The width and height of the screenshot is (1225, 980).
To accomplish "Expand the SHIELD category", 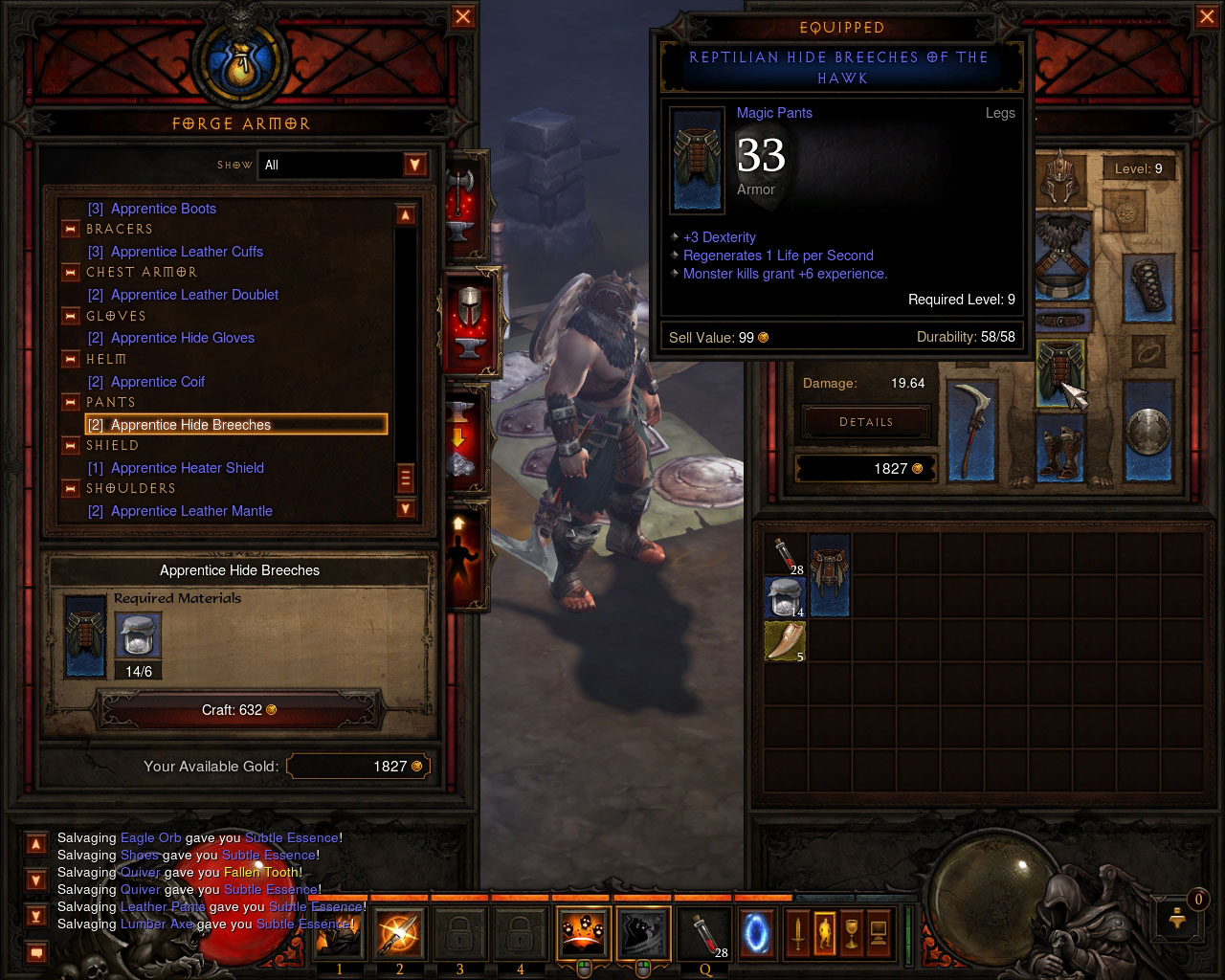I will point(70,445).
